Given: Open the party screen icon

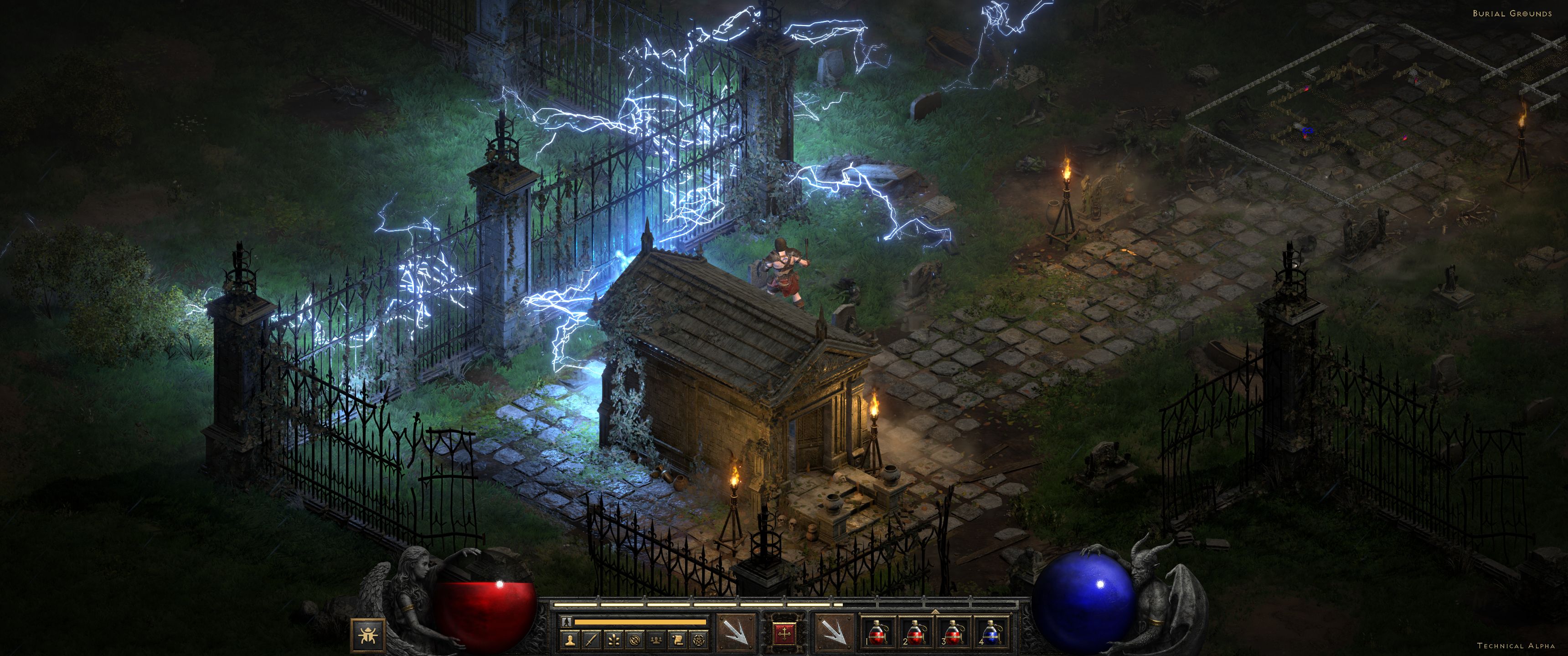Looking at the screenshot, I should [x=657, y=640].
